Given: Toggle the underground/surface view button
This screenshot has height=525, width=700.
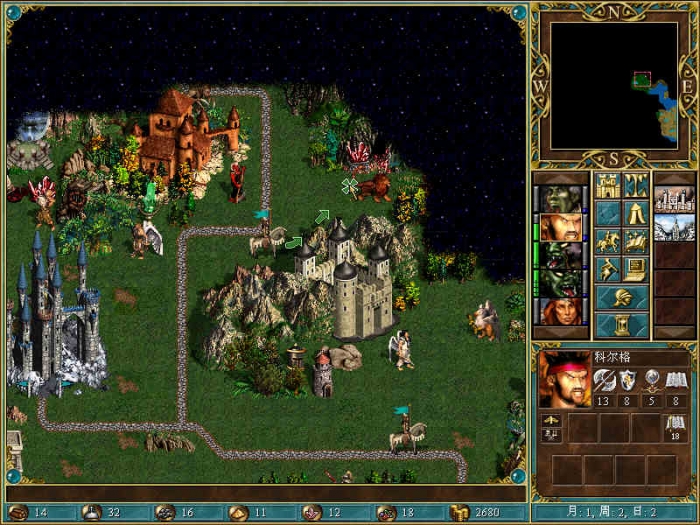Looking at the screenshot, I should [x=636, y=185].
